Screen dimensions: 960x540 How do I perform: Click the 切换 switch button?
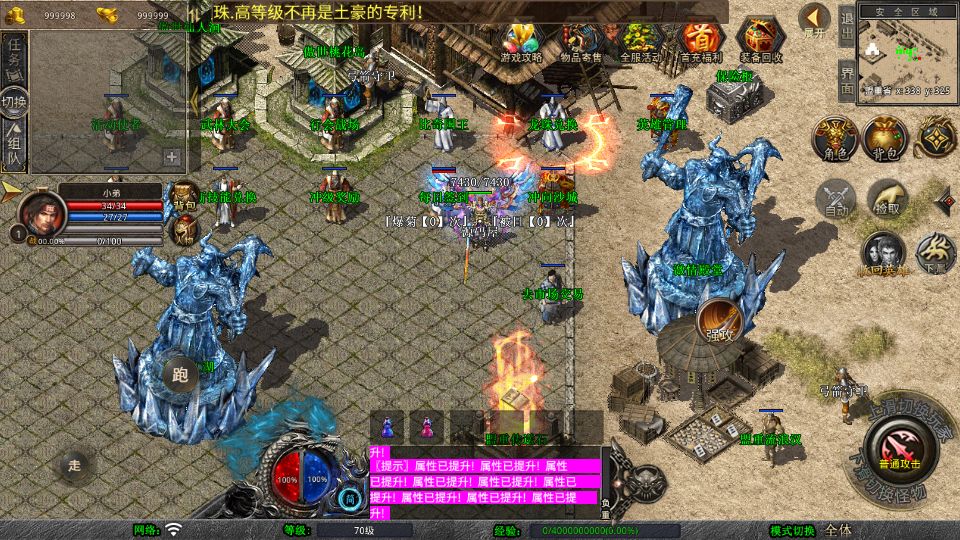point(14,100)
